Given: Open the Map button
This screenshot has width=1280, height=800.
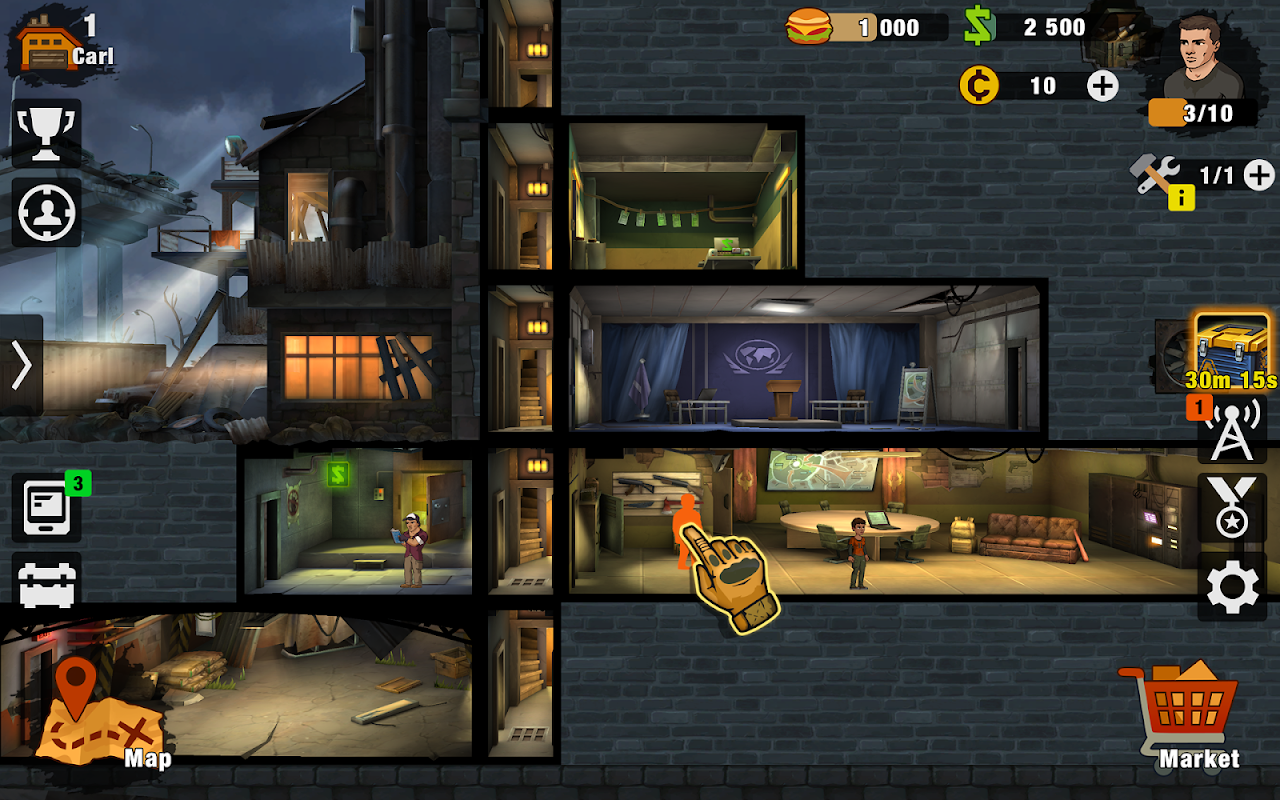Looking at the screenshot, I should coord(100,712).
